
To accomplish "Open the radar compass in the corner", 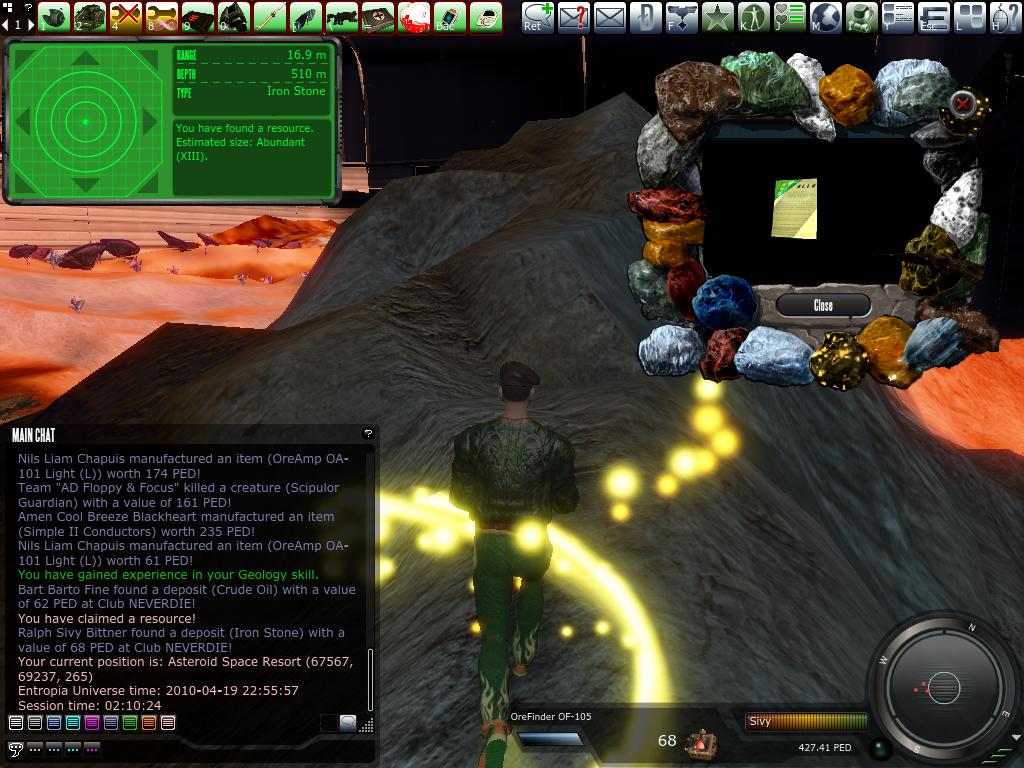I will click(944, 687).
